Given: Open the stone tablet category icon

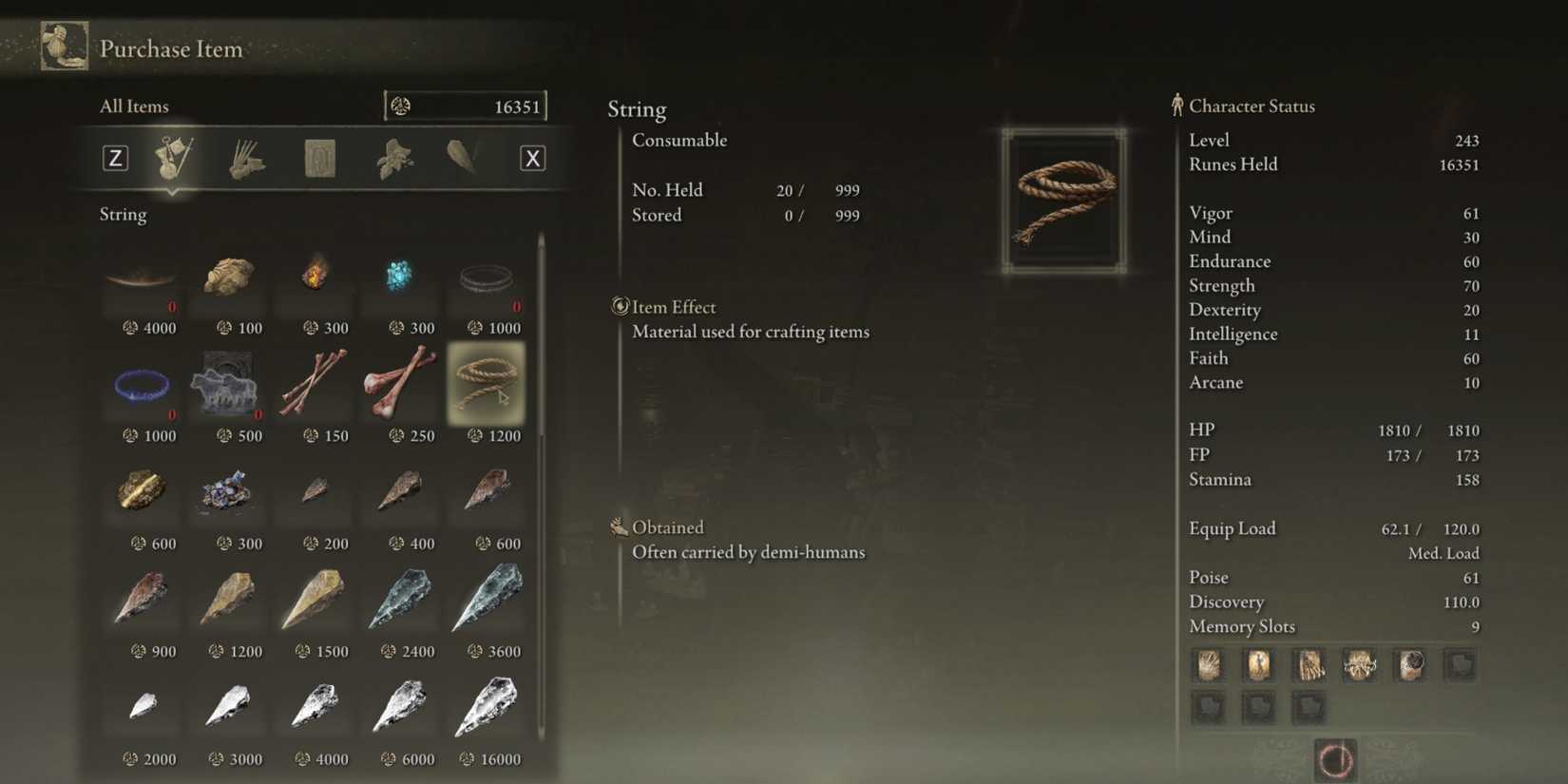Looking at the screenshot, I should pos(319,158).
